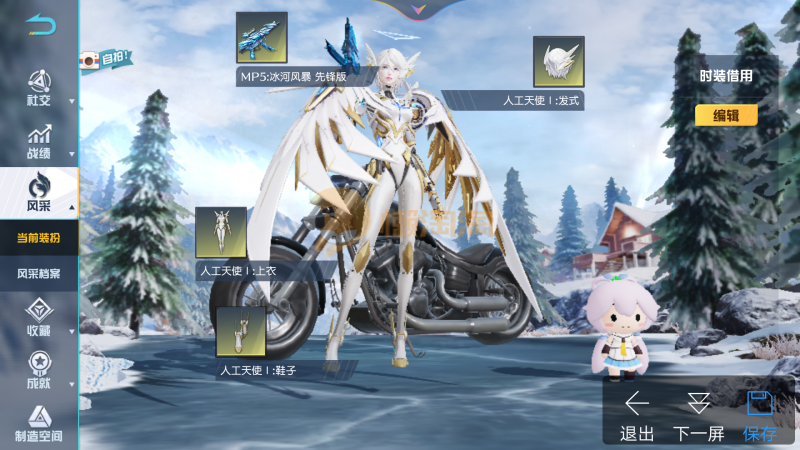This screenshot has width=800, height=450.
Task: Switch to the 风采档案 tab
Action: [39, 273]
